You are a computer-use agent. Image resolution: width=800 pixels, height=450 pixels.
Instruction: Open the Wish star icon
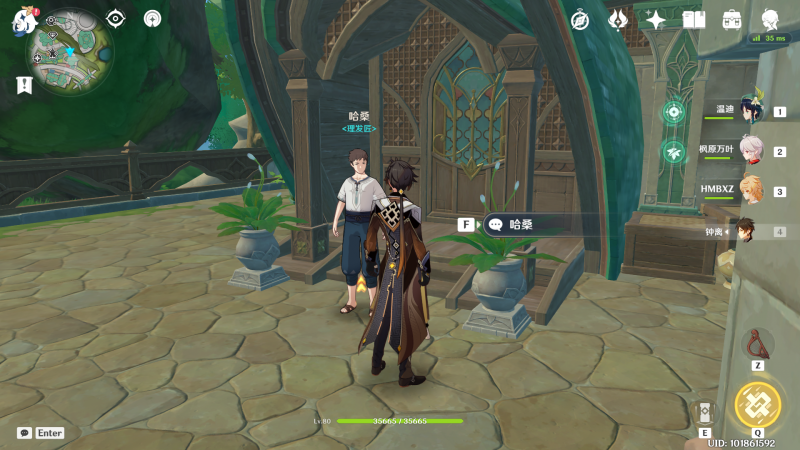656,19
